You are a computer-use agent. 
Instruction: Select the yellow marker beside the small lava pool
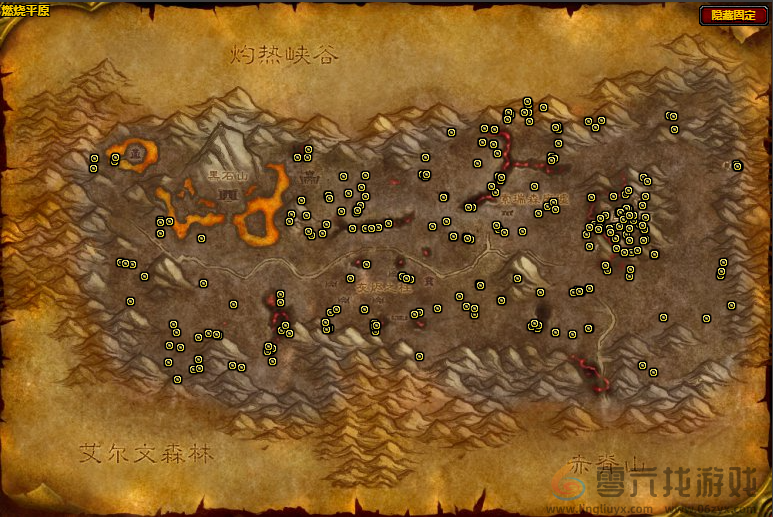pos(115,158)
